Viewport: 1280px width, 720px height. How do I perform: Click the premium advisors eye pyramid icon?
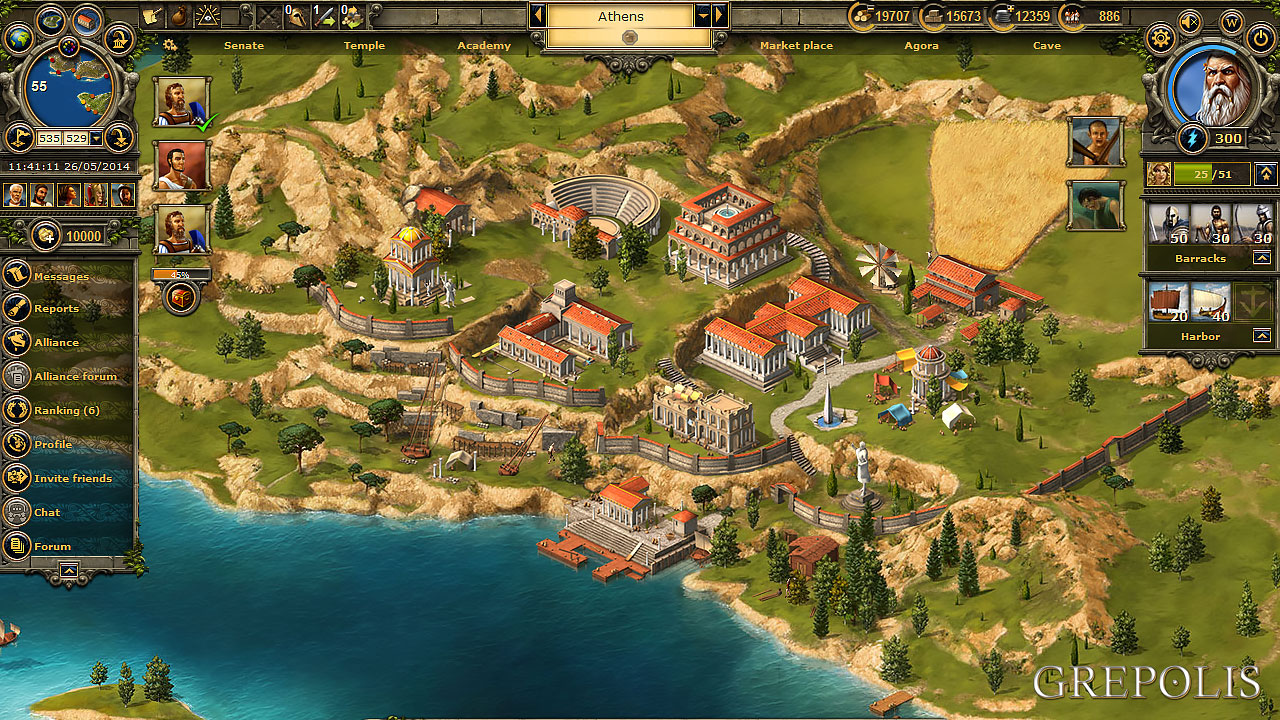[208, 16]
